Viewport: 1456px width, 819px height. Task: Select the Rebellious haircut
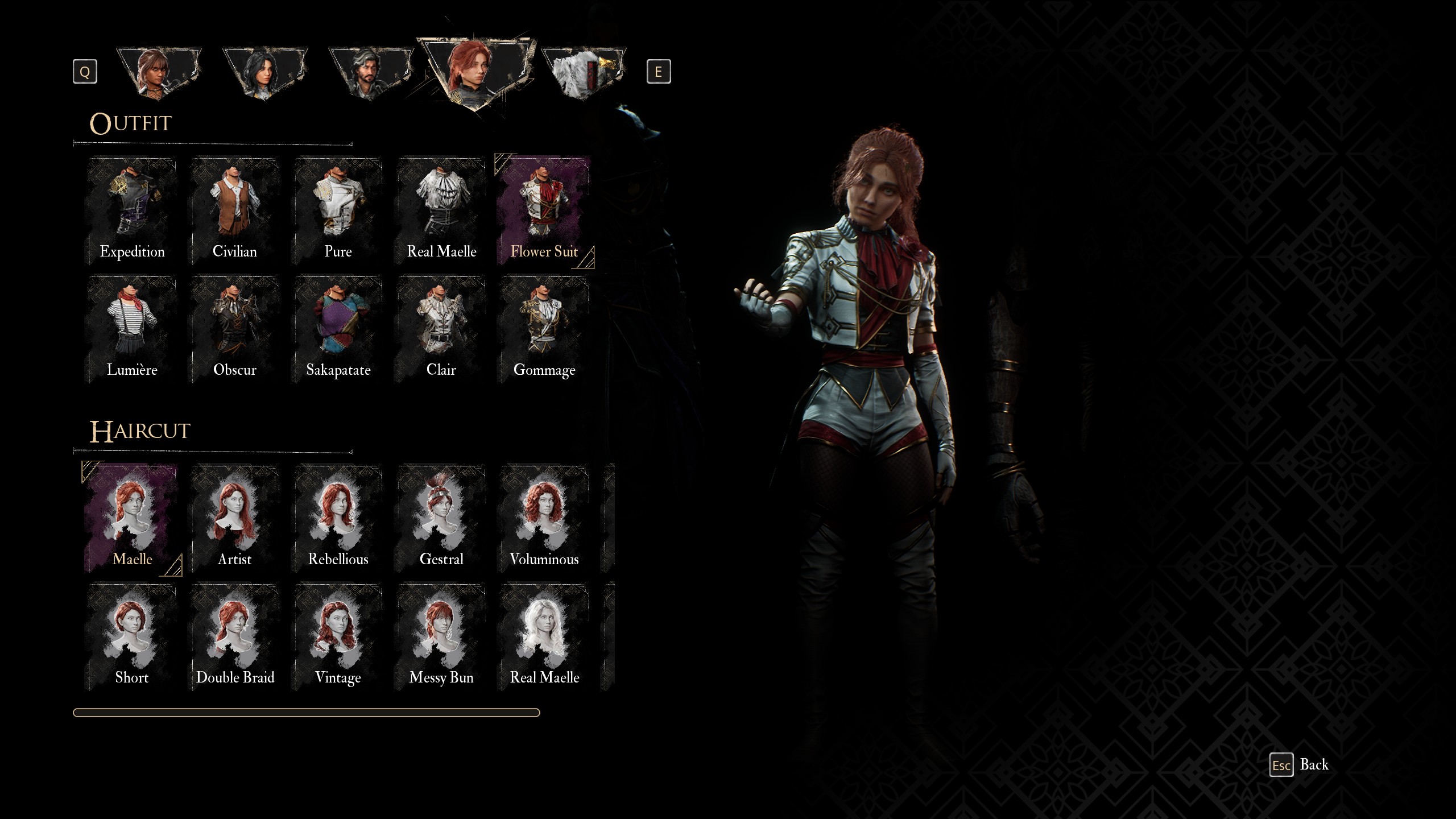tap(338, 518)
